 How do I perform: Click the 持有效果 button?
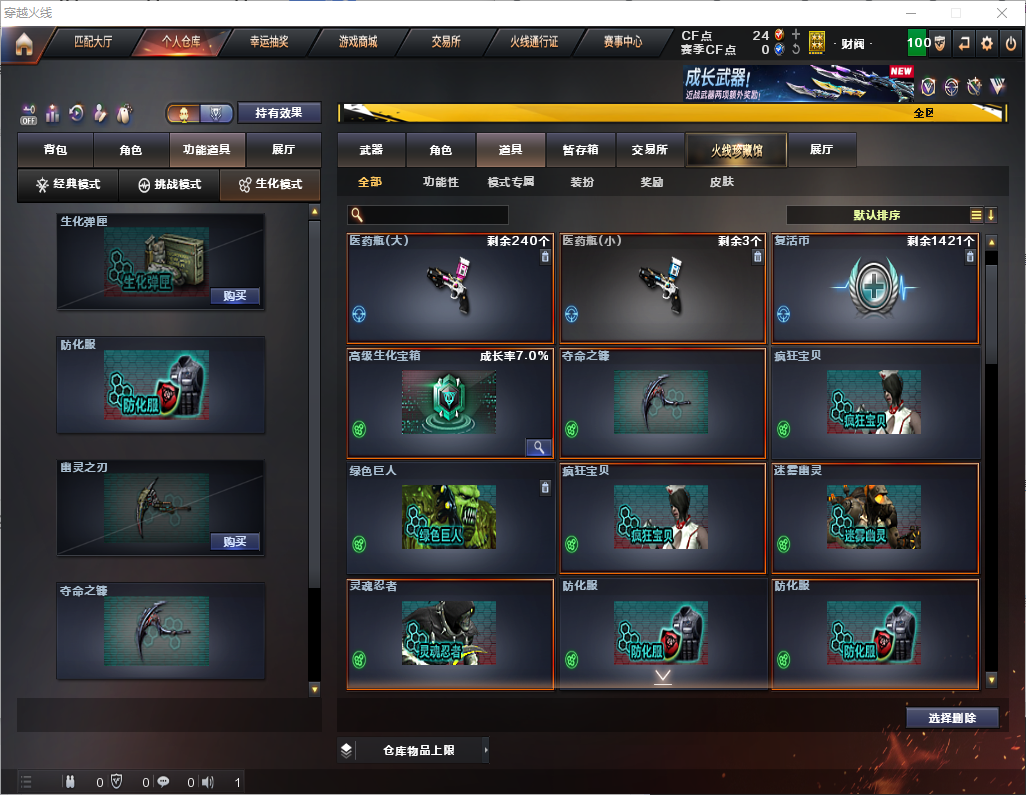pos(278,113)
